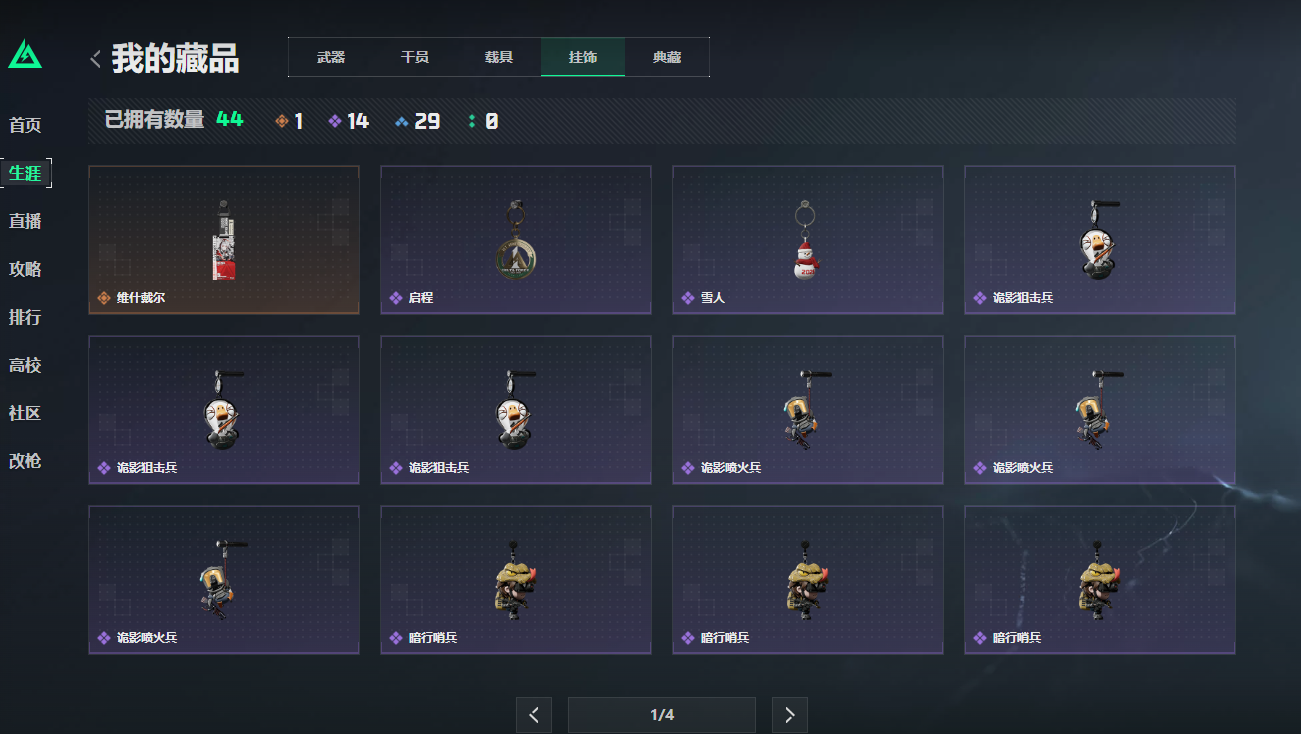The image size is (1301, 734).
Task: Select the purple rarity filter icon
Action: [x=334, y=120]
